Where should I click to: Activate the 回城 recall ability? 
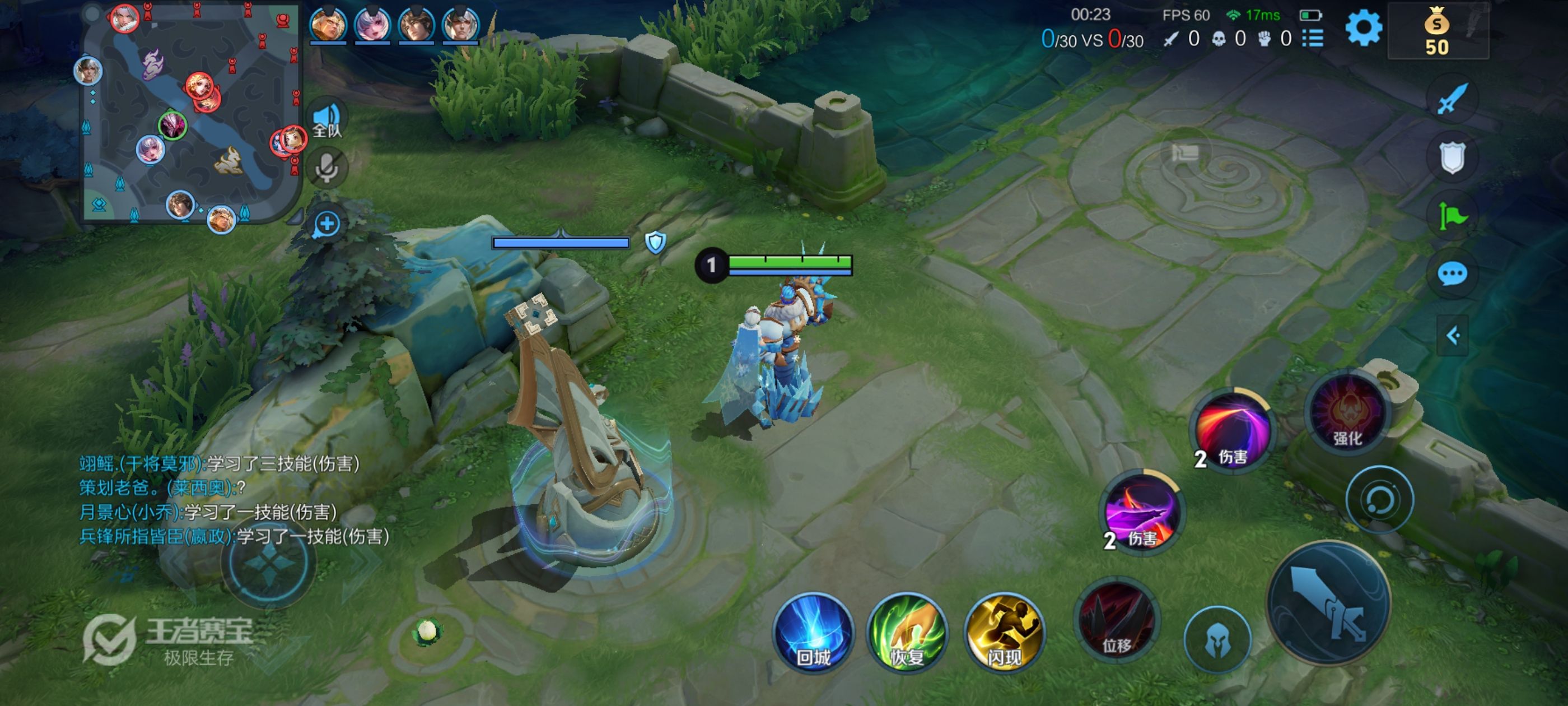point(813,632)
